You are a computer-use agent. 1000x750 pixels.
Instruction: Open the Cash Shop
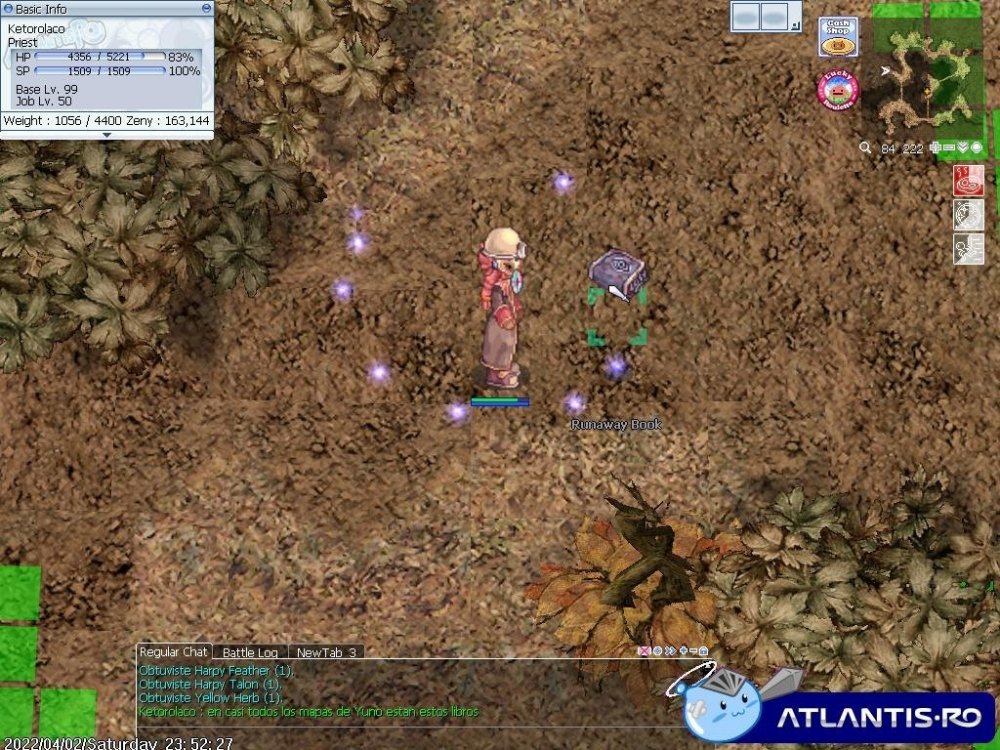coord(837,37)
